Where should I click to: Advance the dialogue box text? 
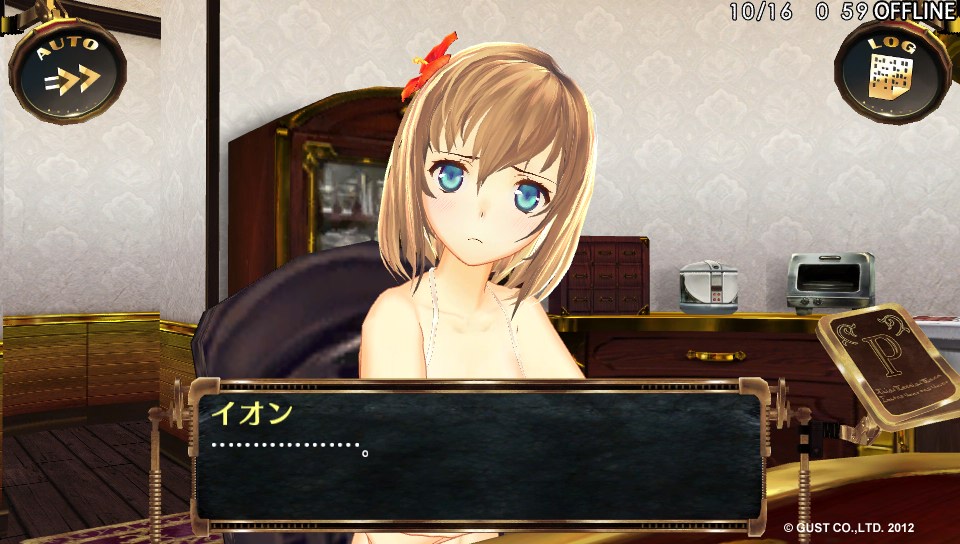point(478,455)
